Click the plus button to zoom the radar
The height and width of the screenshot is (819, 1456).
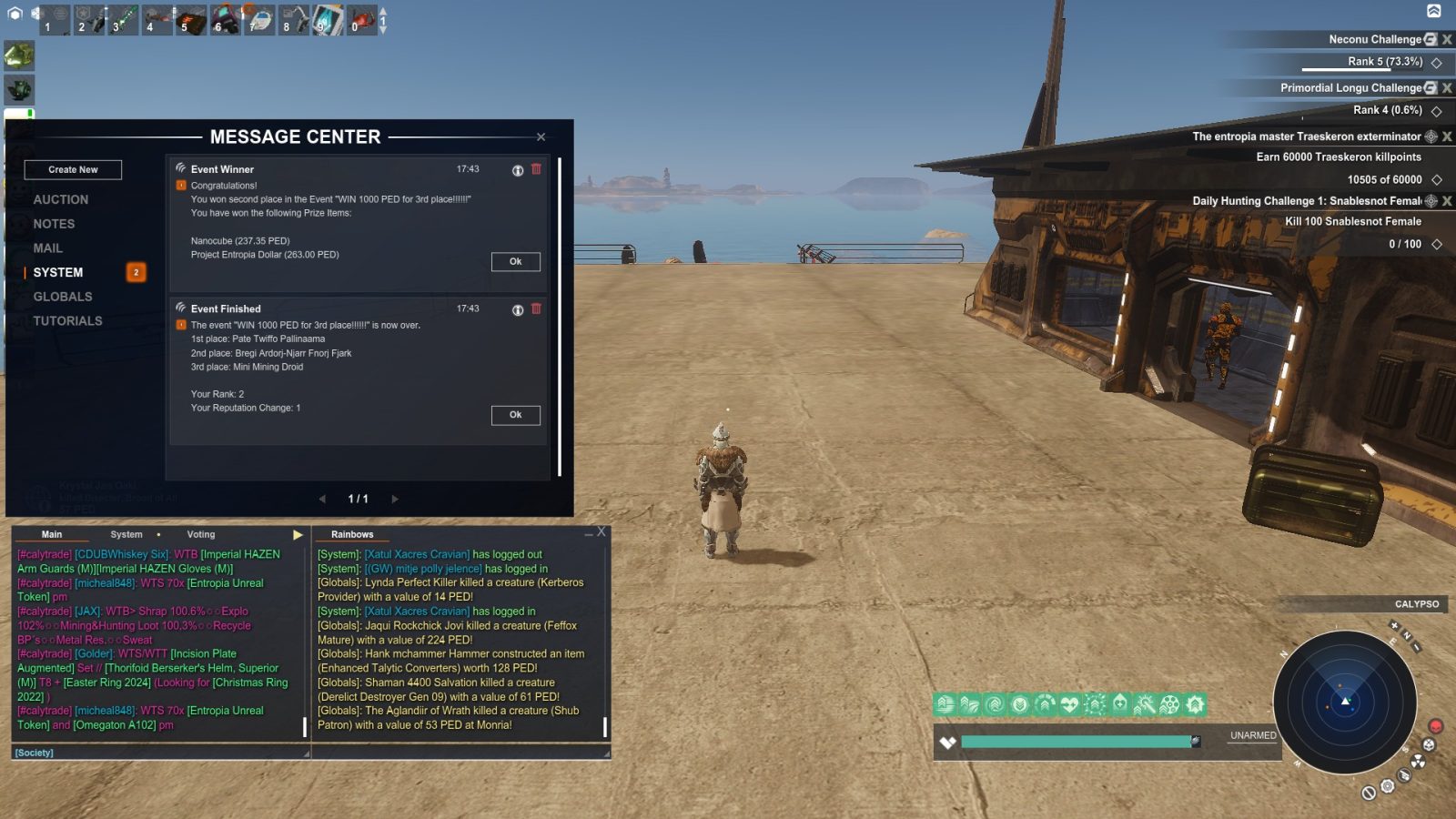[1395, 625]
